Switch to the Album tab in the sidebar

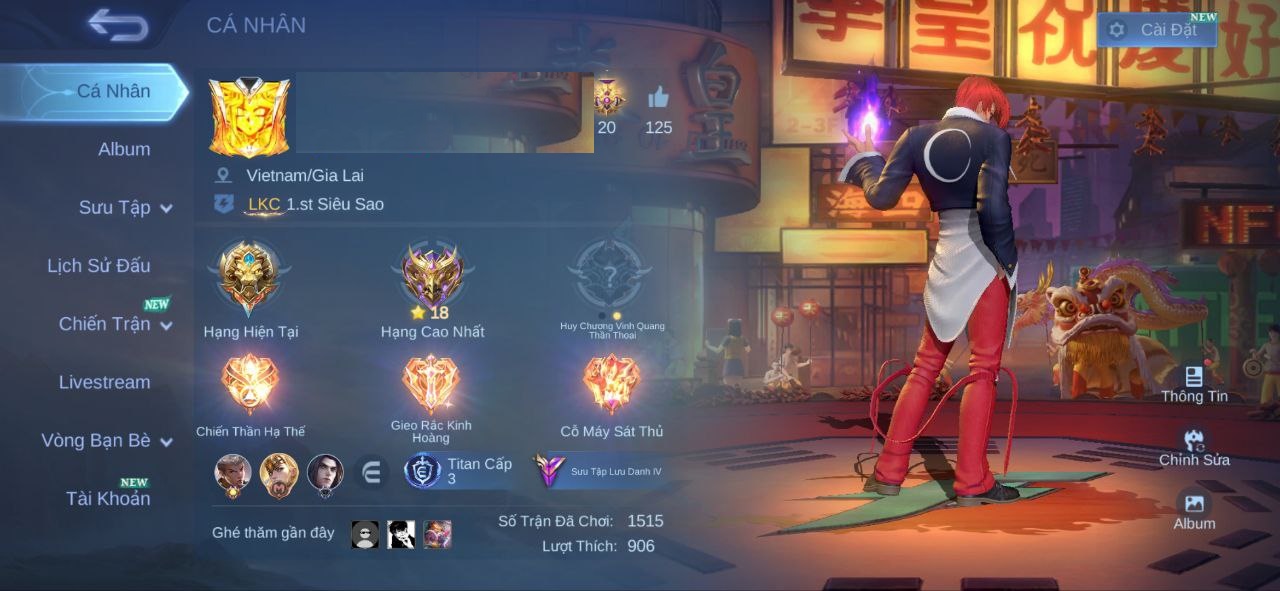[x=124, y=149]
